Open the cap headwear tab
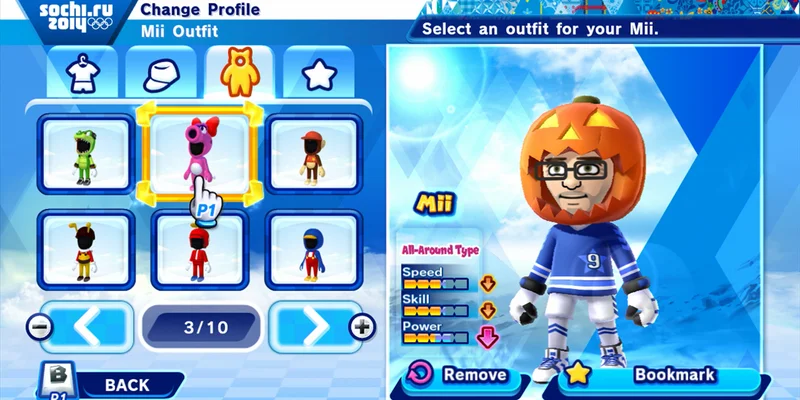Screen dimensions: 800x400 coord(160,71)
